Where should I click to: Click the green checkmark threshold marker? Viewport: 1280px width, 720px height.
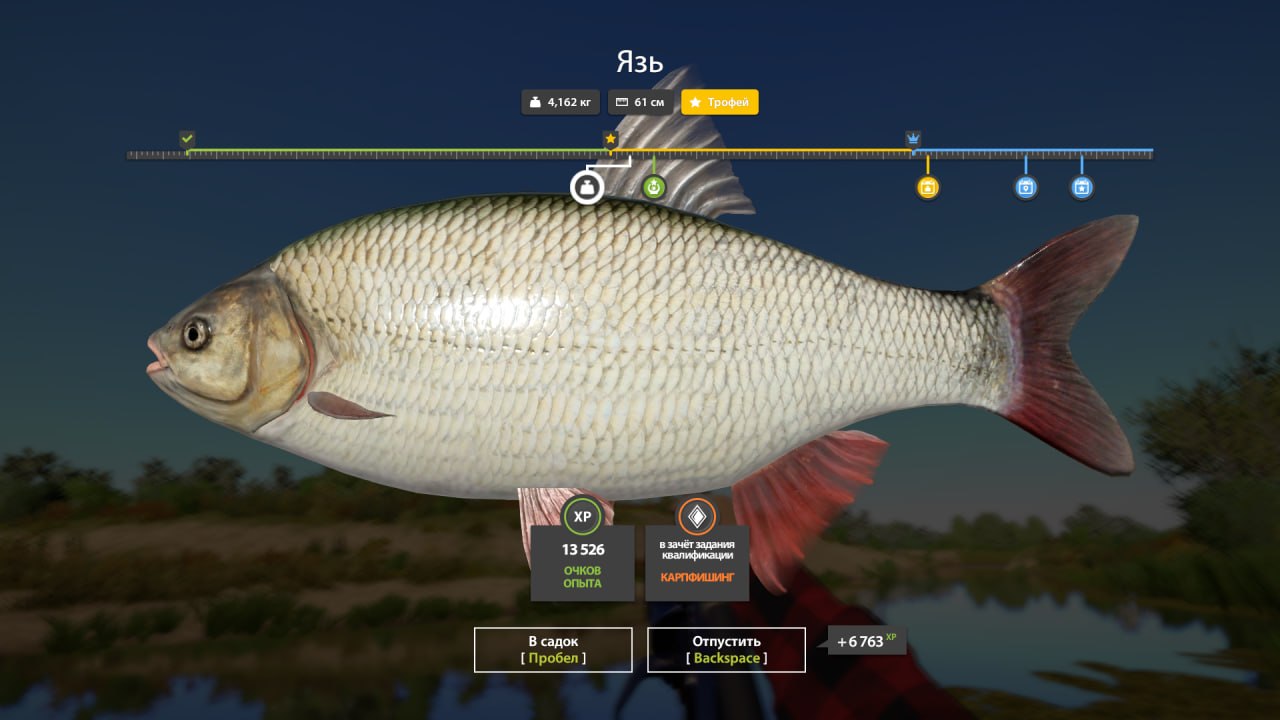187,139
